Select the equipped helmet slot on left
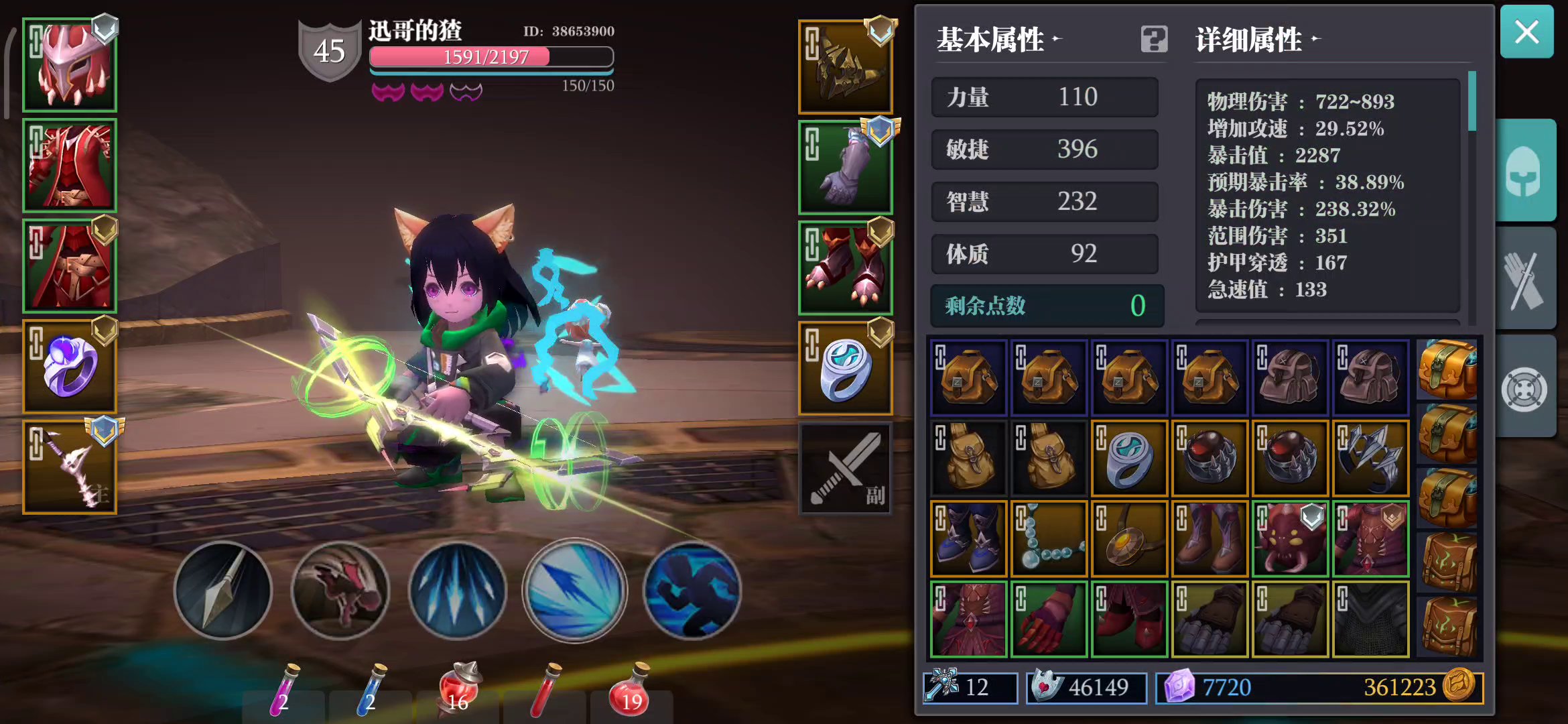This screenshot has width=1568, height=724. pyautogui.click(x=69, y=65)
